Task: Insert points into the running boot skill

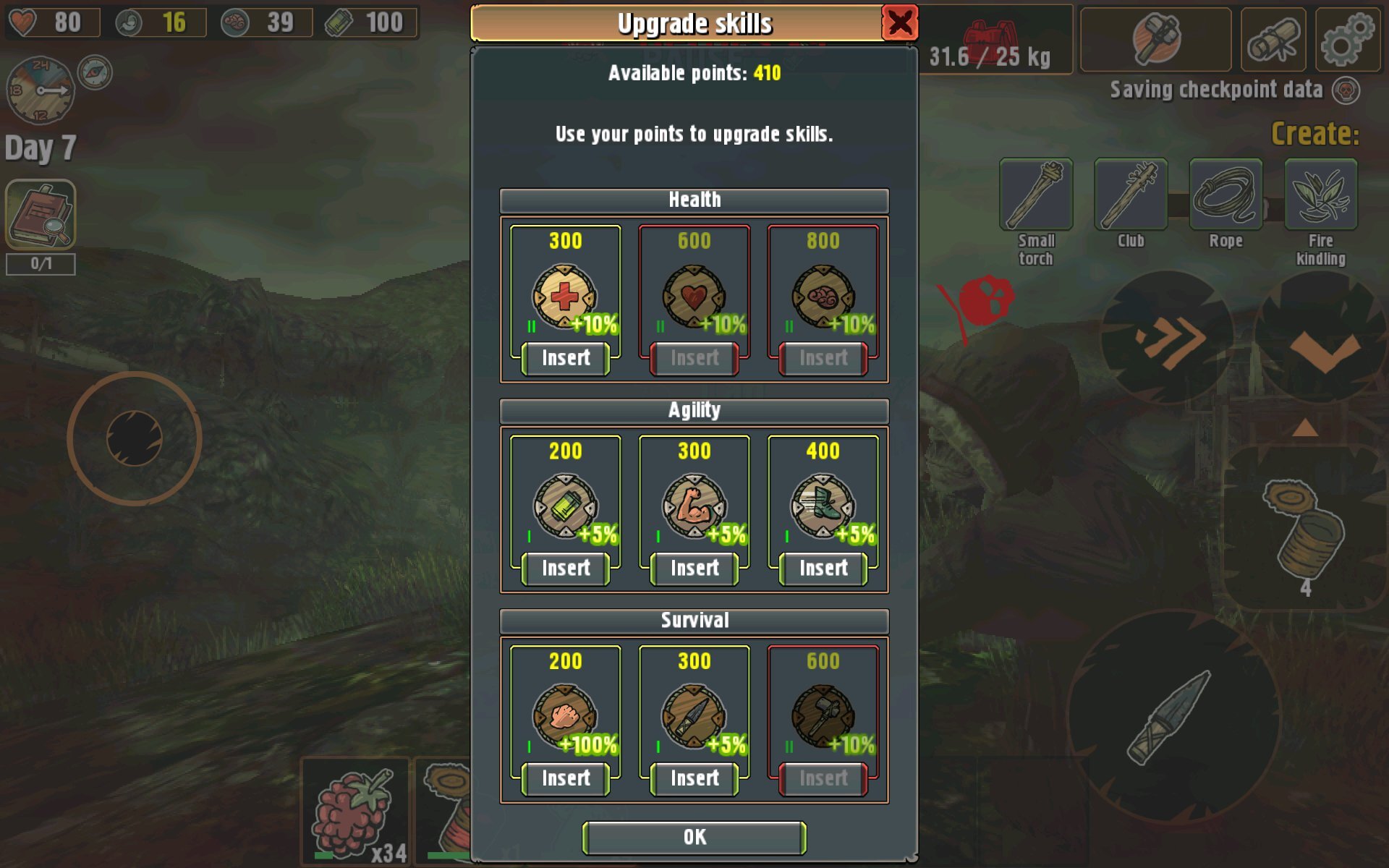Action: (823, 569)
